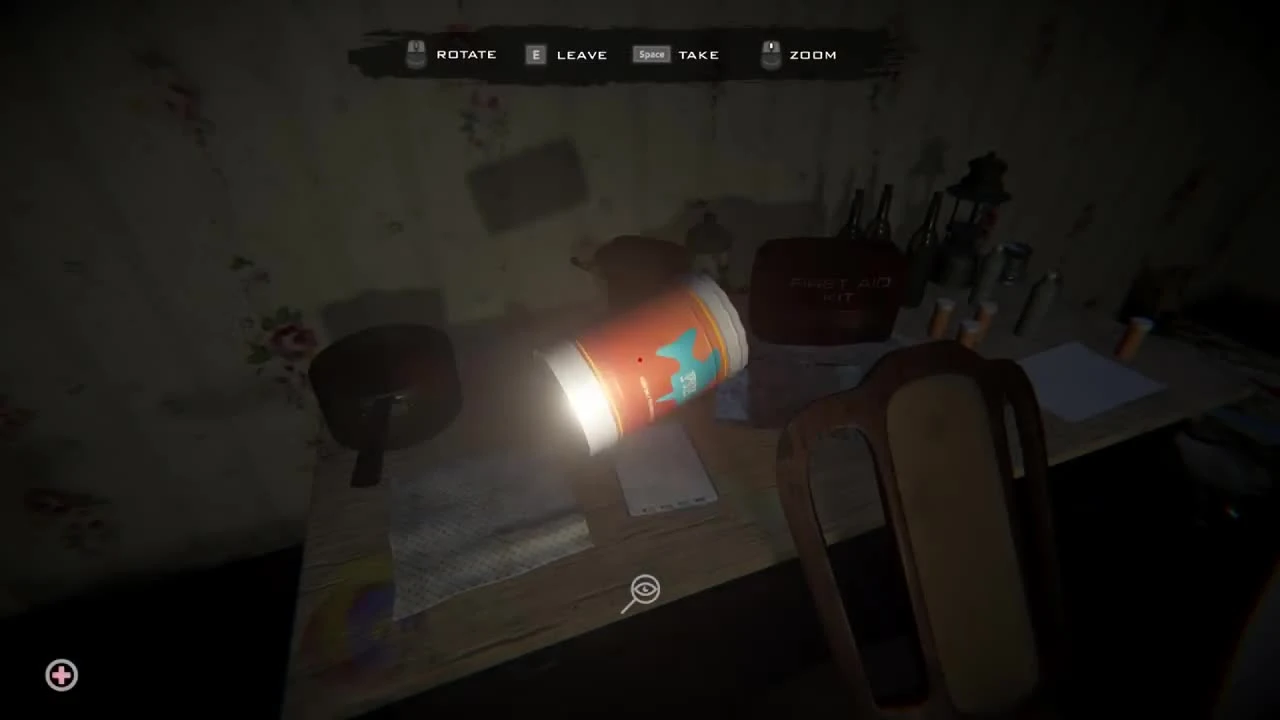Select the First Aid Kit on the table
This screenshot has width=1280, height=720.
830,290
